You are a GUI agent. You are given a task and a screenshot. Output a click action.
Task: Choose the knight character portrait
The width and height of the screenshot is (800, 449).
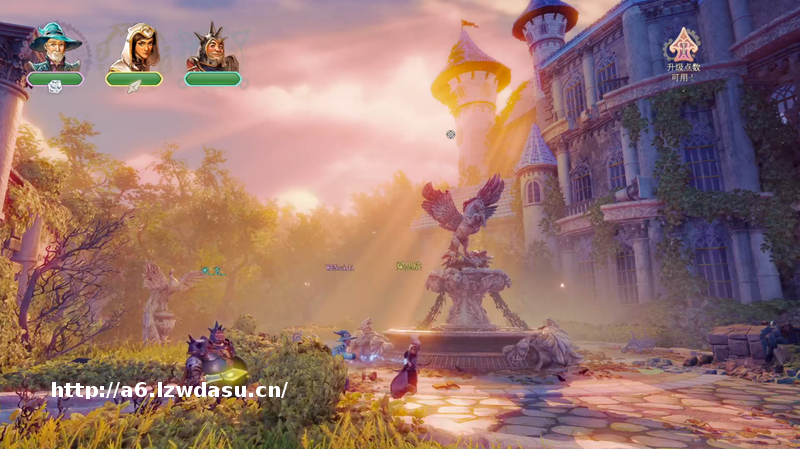point(212,47)
